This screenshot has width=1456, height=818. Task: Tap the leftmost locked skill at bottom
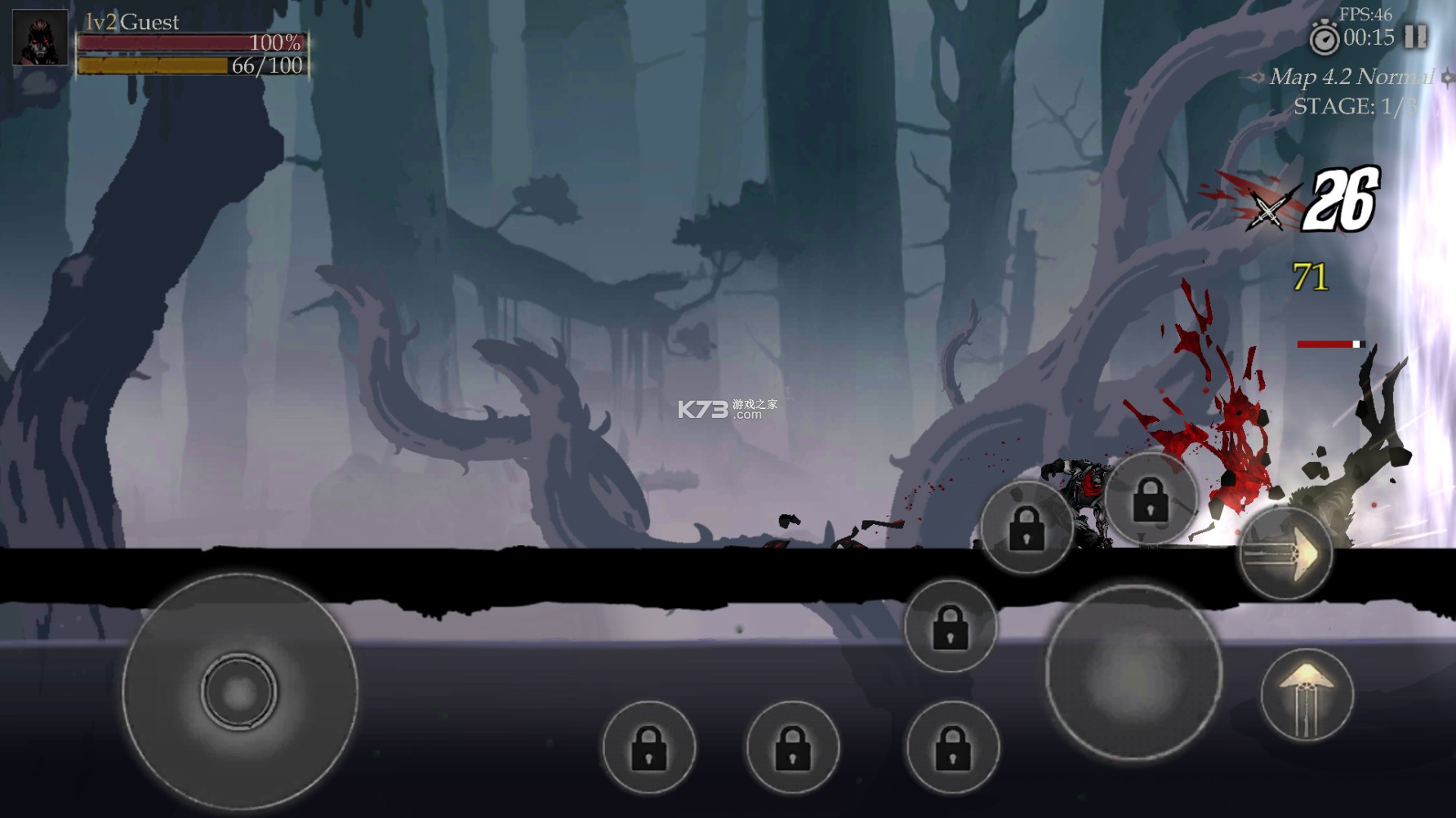tap(649, 747)
